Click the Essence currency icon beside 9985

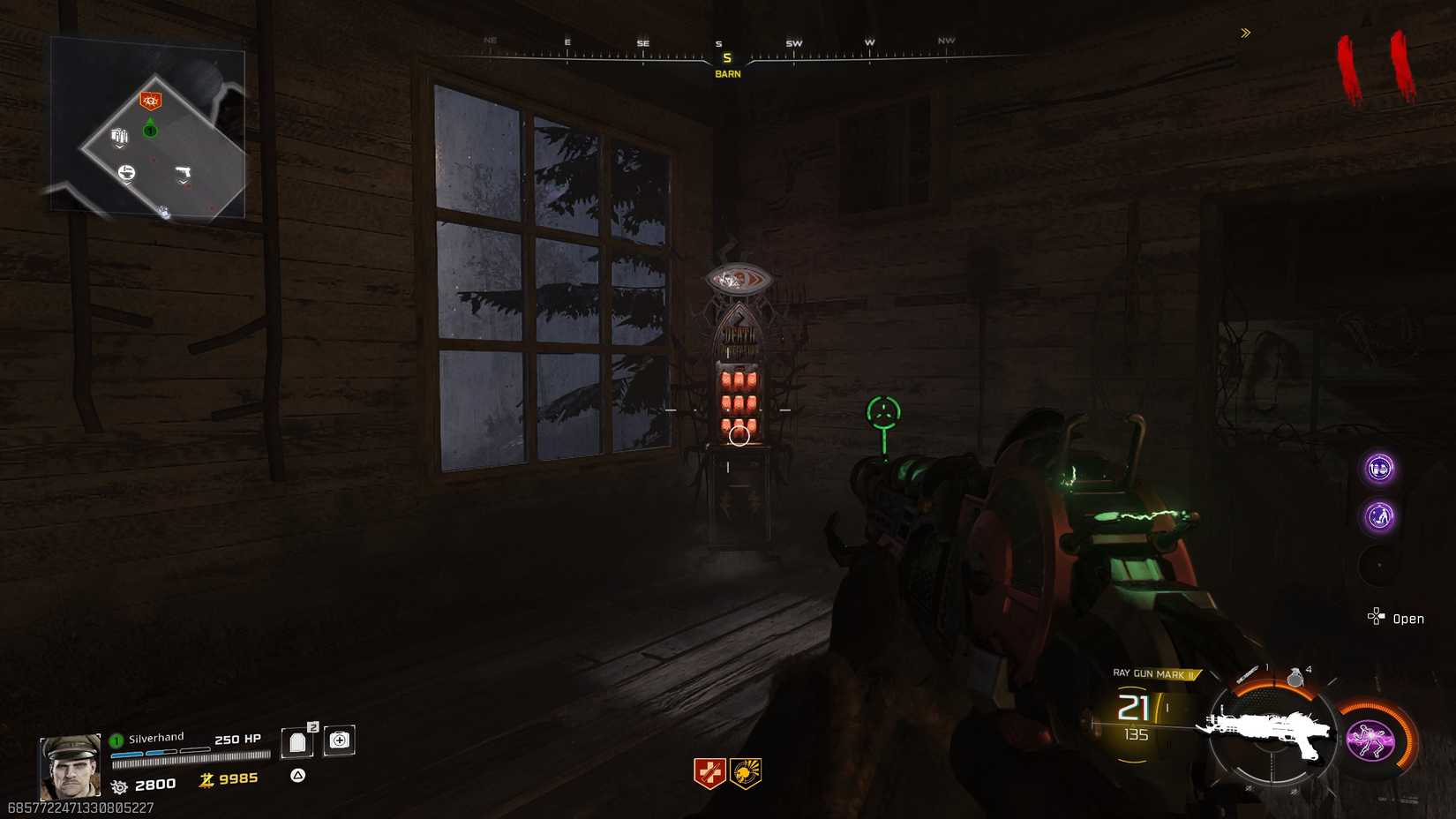pos(206,780)
